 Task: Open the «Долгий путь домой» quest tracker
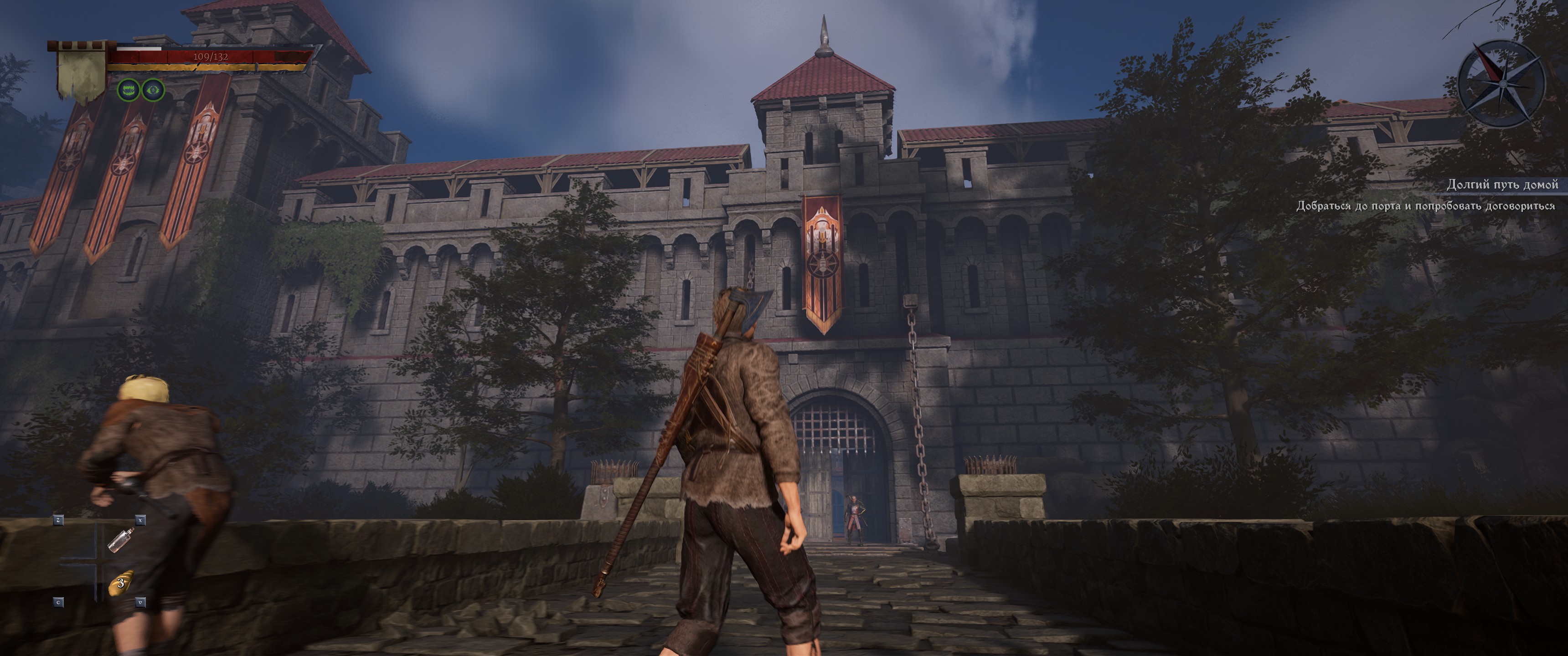[1501, 184]
